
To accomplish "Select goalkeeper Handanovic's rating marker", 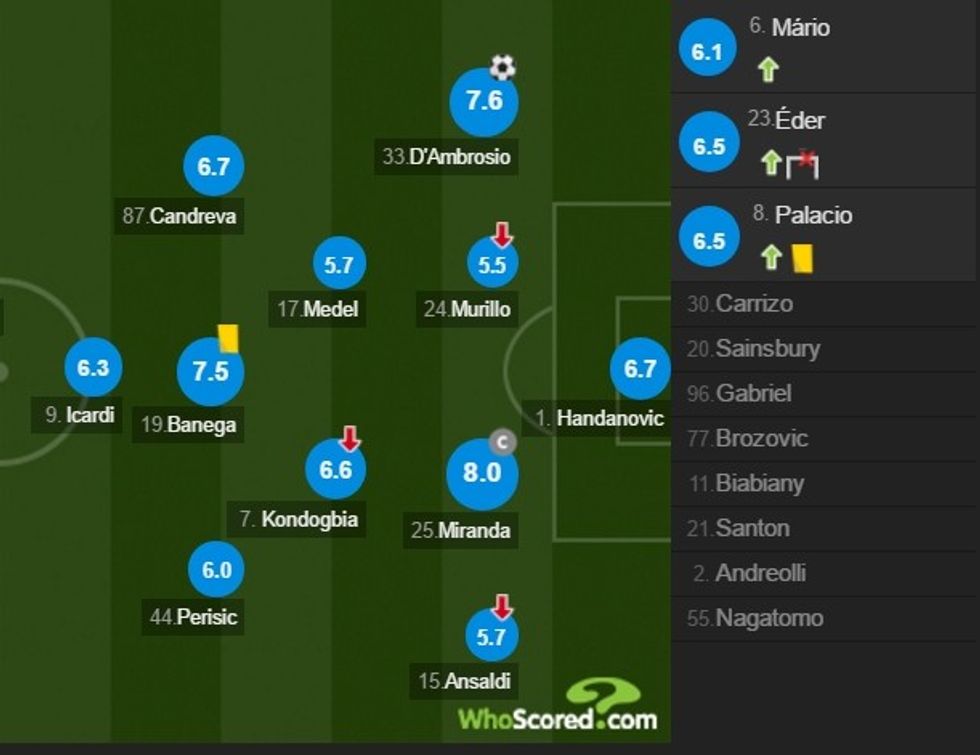I will click(639, 369).
